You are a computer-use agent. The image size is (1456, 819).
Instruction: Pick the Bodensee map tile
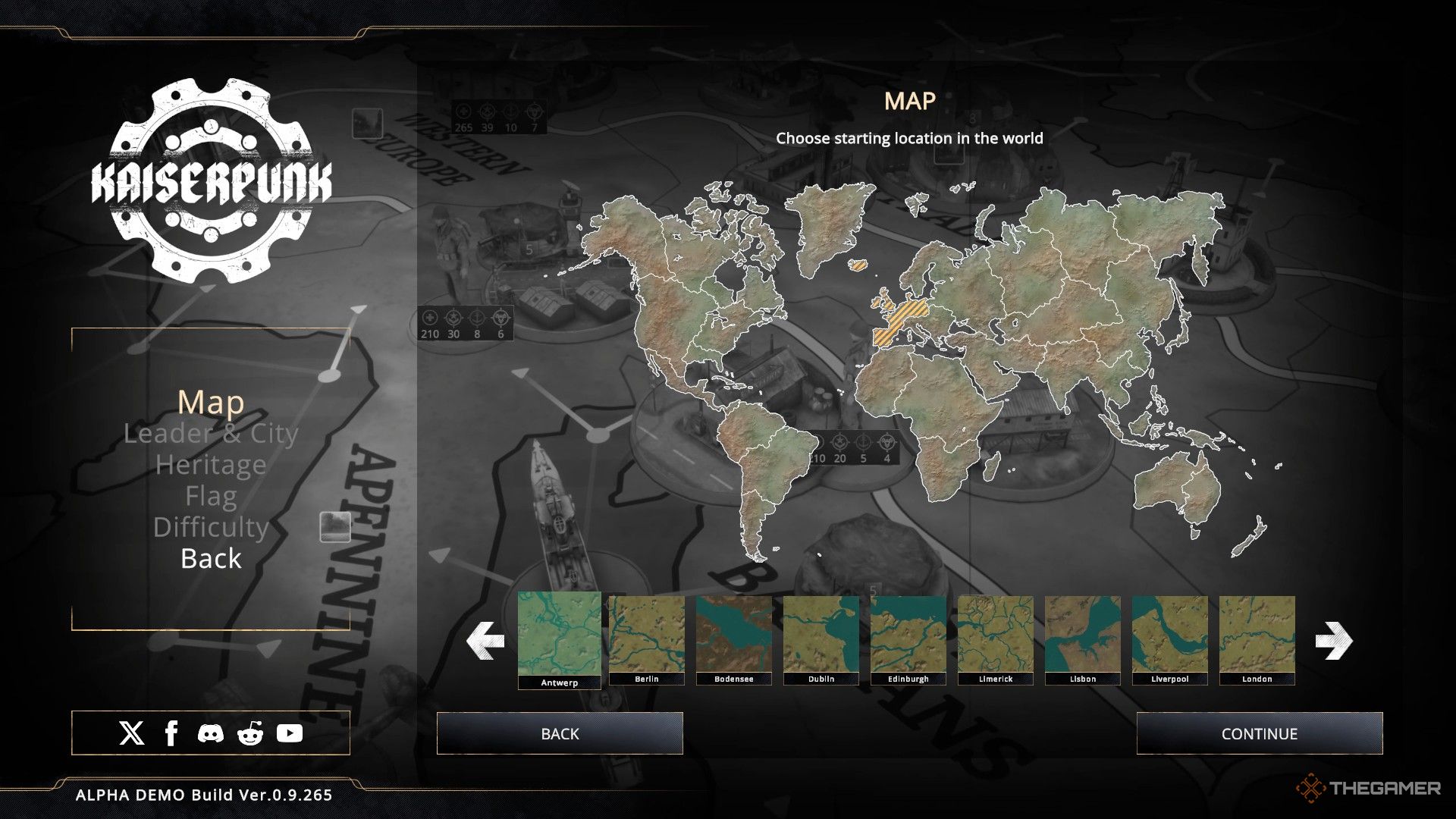click(733, 639)
